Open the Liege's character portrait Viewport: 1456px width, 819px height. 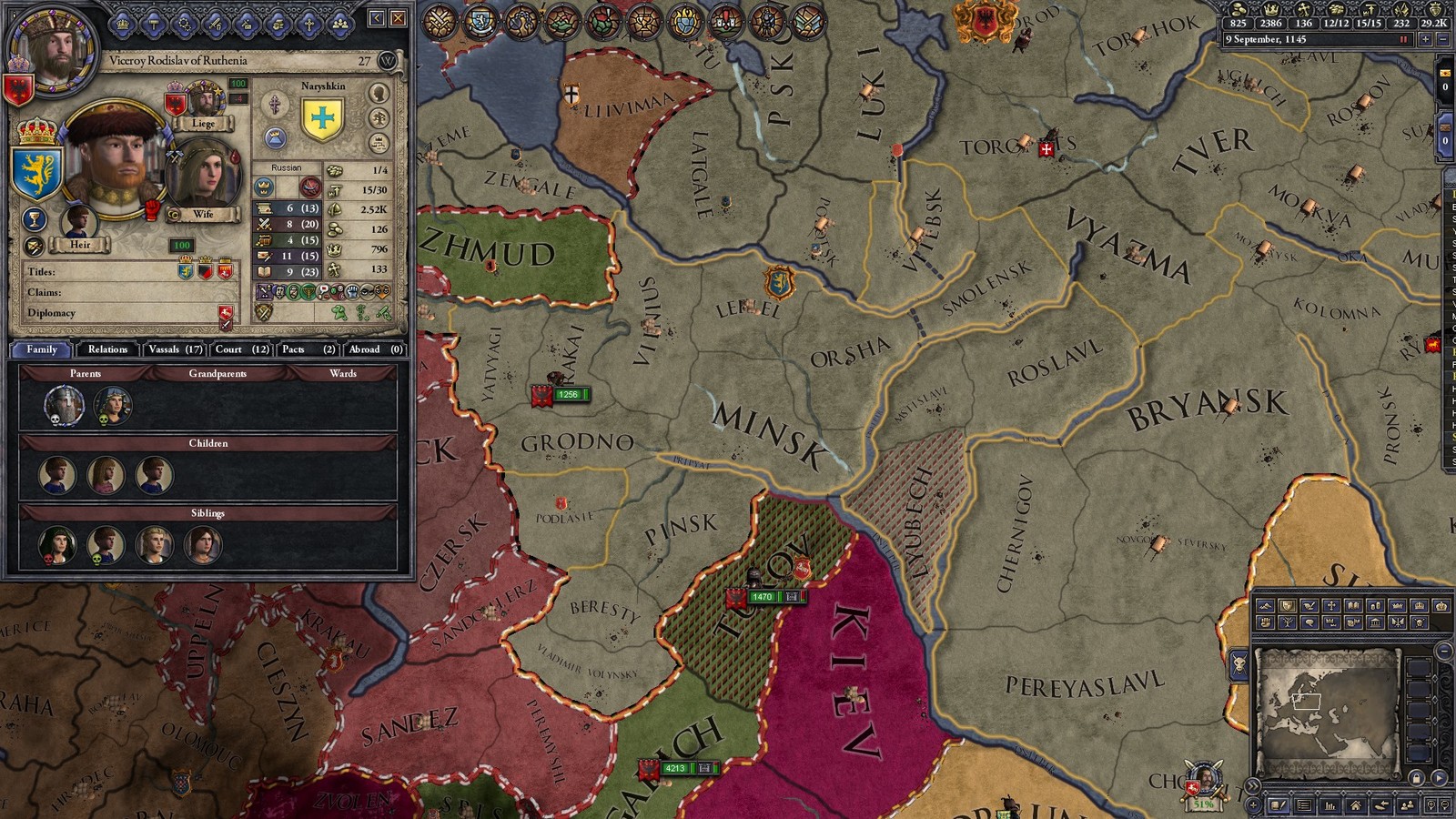pos(206,100)
